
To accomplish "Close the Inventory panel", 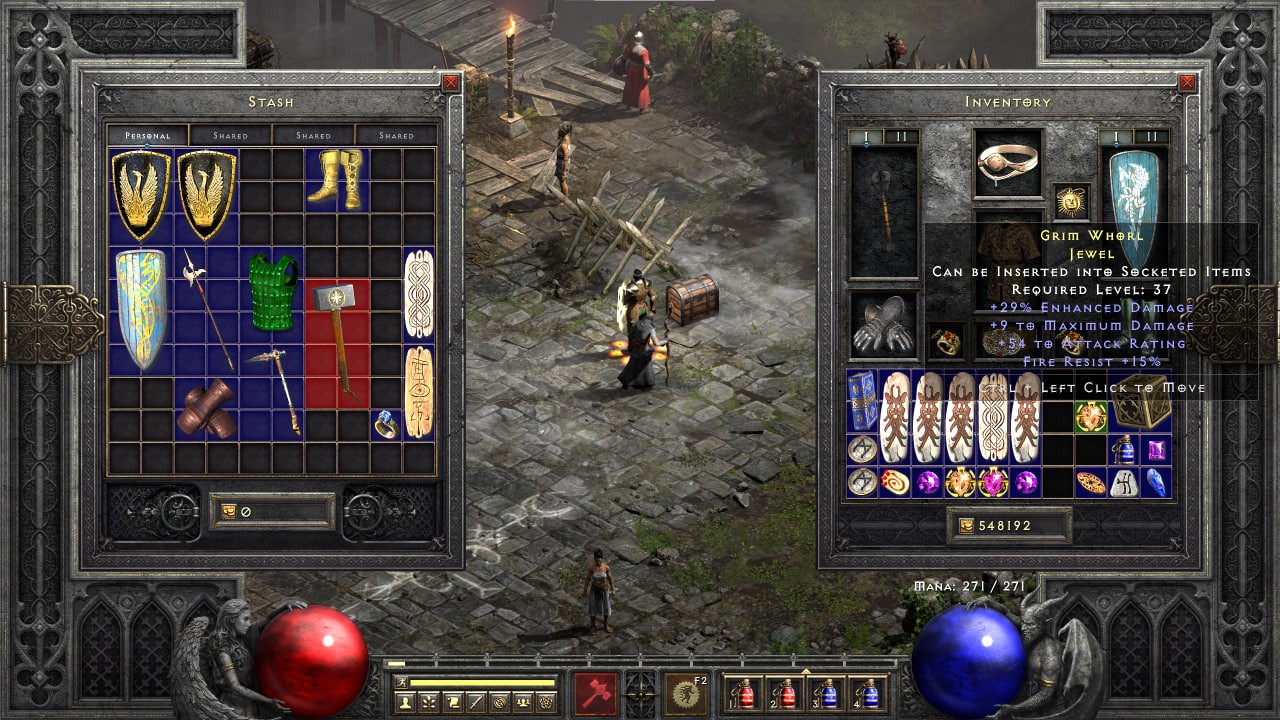I will 1187,83.
